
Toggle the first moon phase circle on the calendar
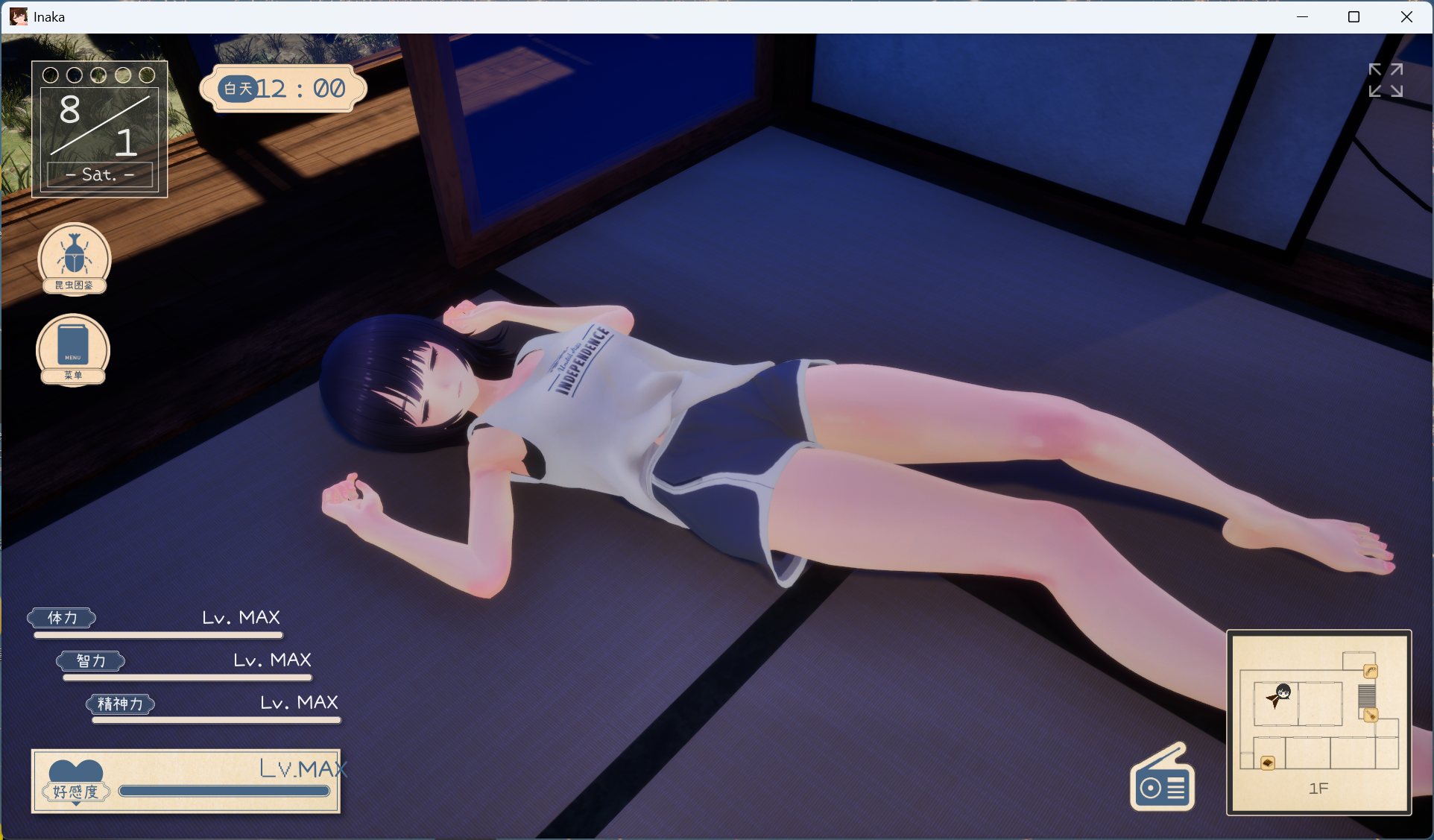pyautogui.click(x=50, y=75)
